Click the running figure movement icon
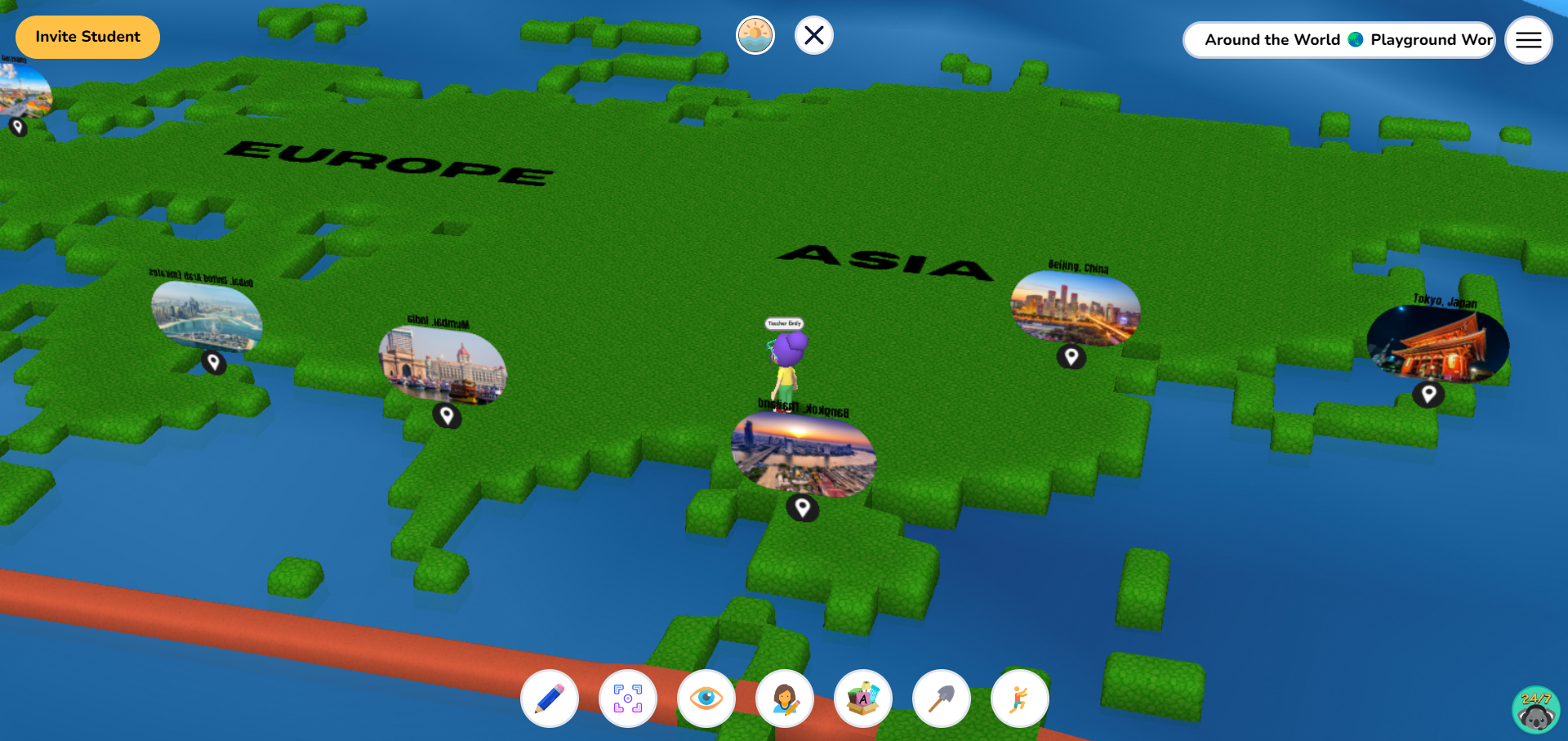Screen dimensions: 1568x741 pyautogui.click(x=1020, y=699)
